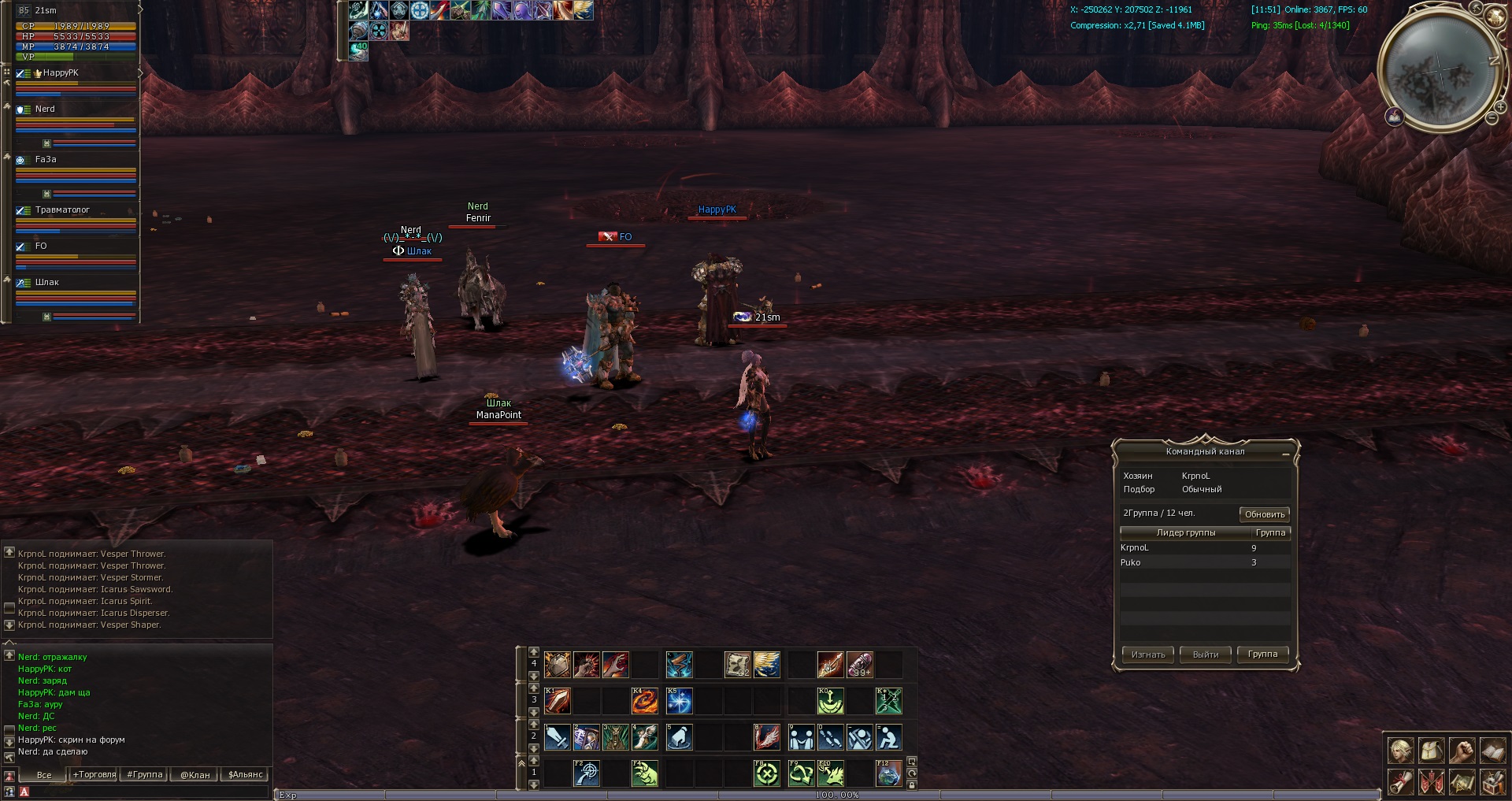
Task: Open the #Группа chat tab
Action: [x=145, y=775]
